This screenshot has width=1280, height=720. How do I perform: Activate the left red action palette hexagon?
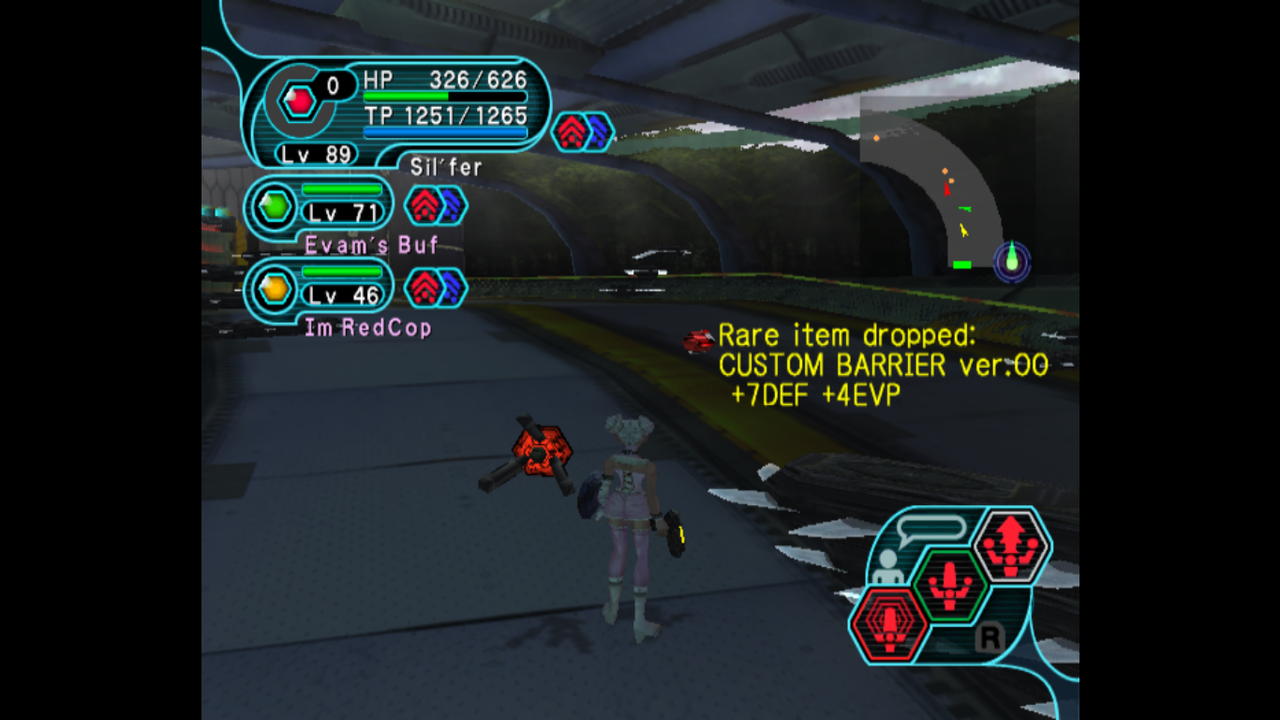[x=889, y=624]
